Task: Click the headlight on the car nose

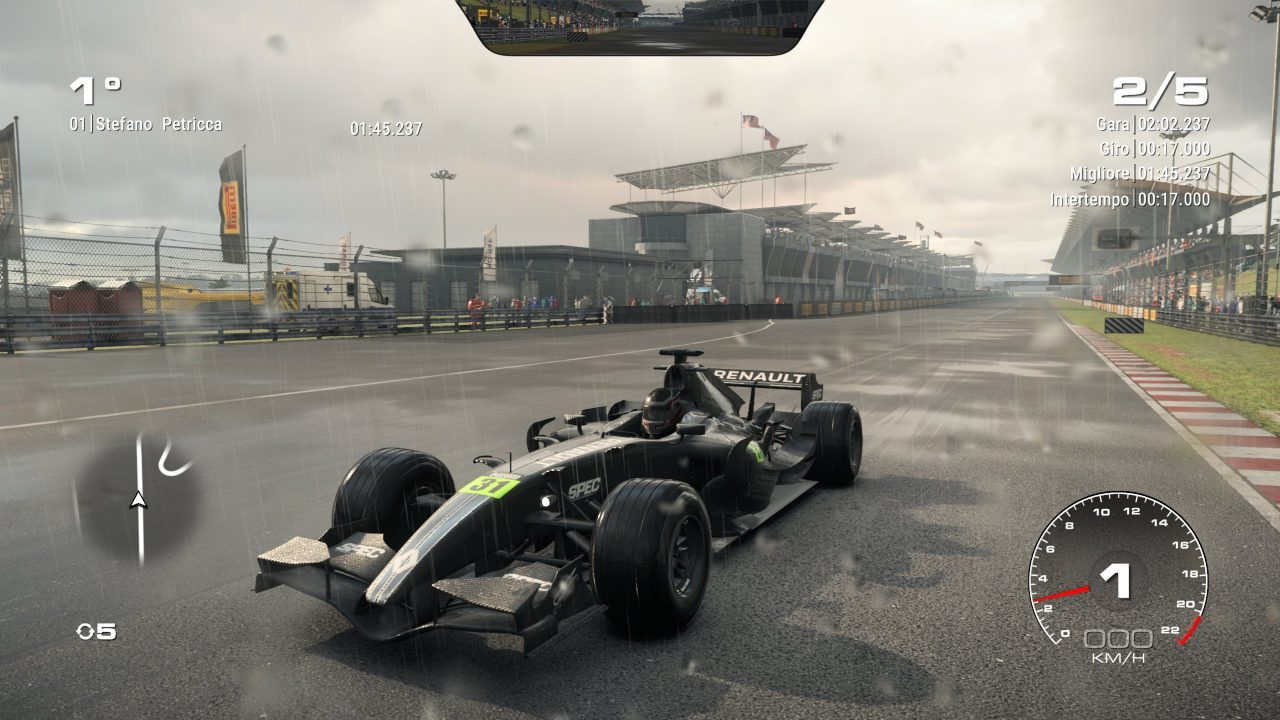Action: pyautogui.click(x=545, y=500)
